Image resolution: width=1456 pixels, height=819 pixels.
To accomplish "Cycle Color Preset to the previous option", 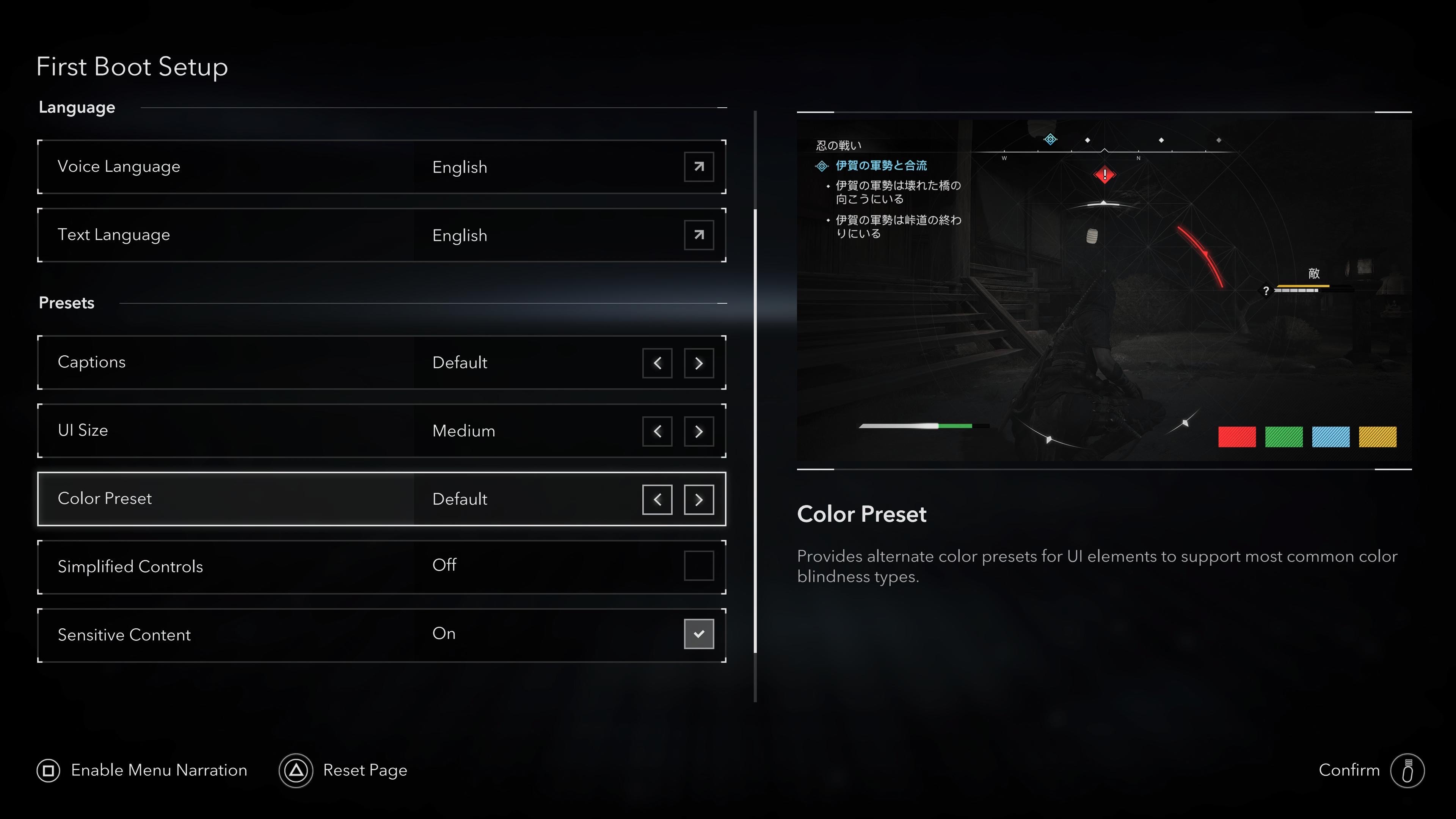I will click(x=657, y=500).
